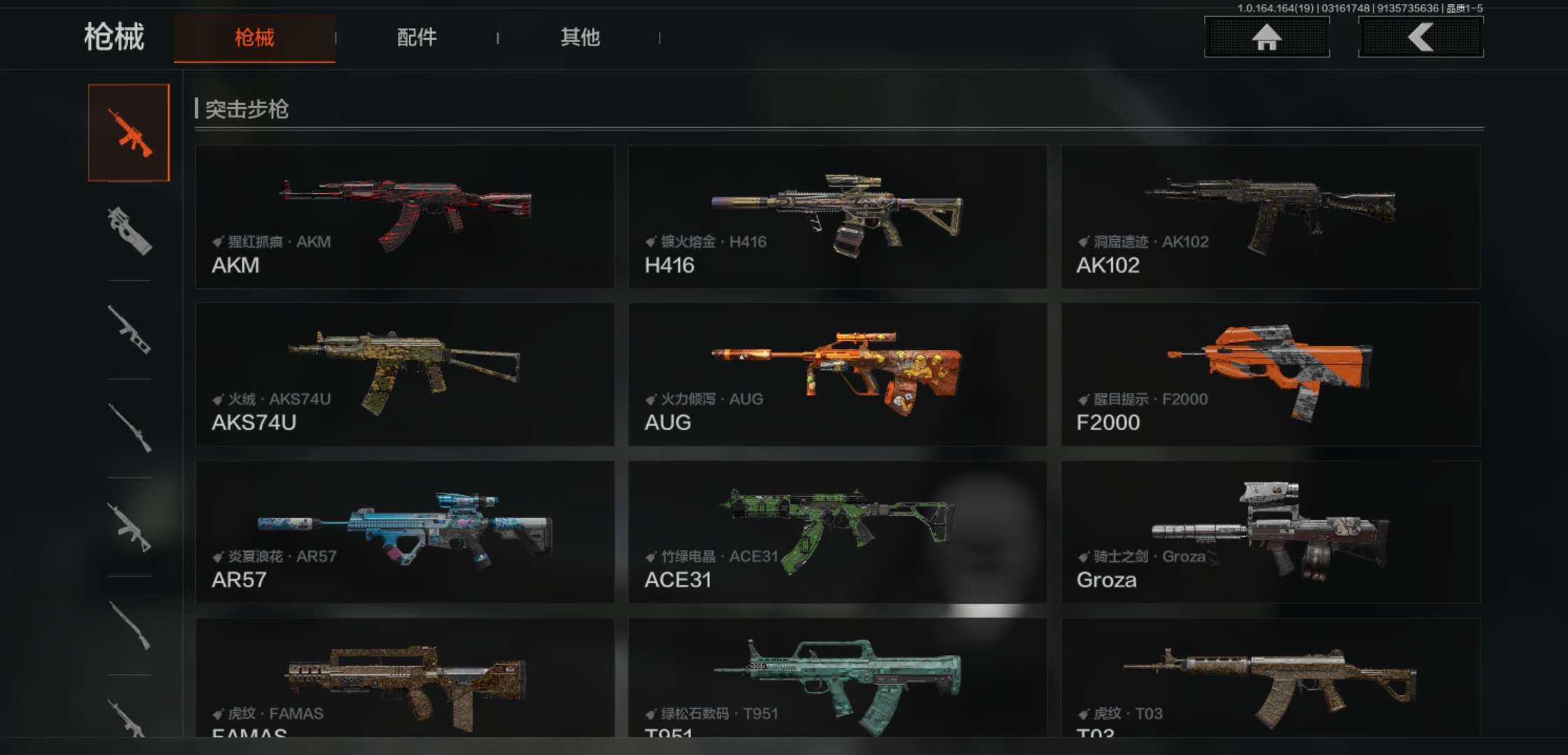Switch to the 枪械 tab
Screen dimensions: 1568x755
(x=254, y=38)
